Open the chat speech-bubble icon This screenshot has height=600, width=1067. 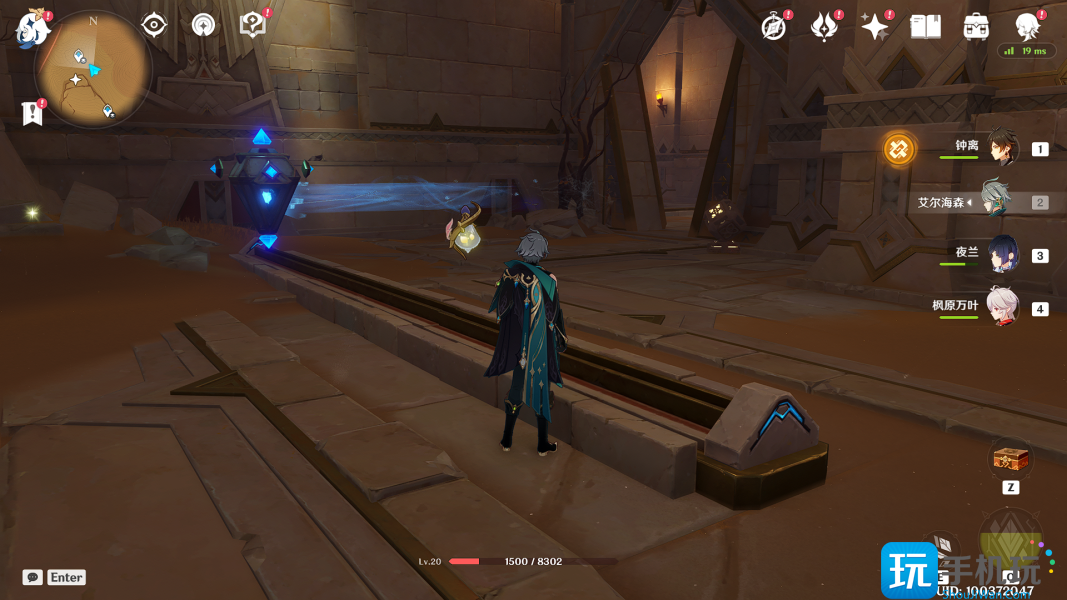[33, 577]
